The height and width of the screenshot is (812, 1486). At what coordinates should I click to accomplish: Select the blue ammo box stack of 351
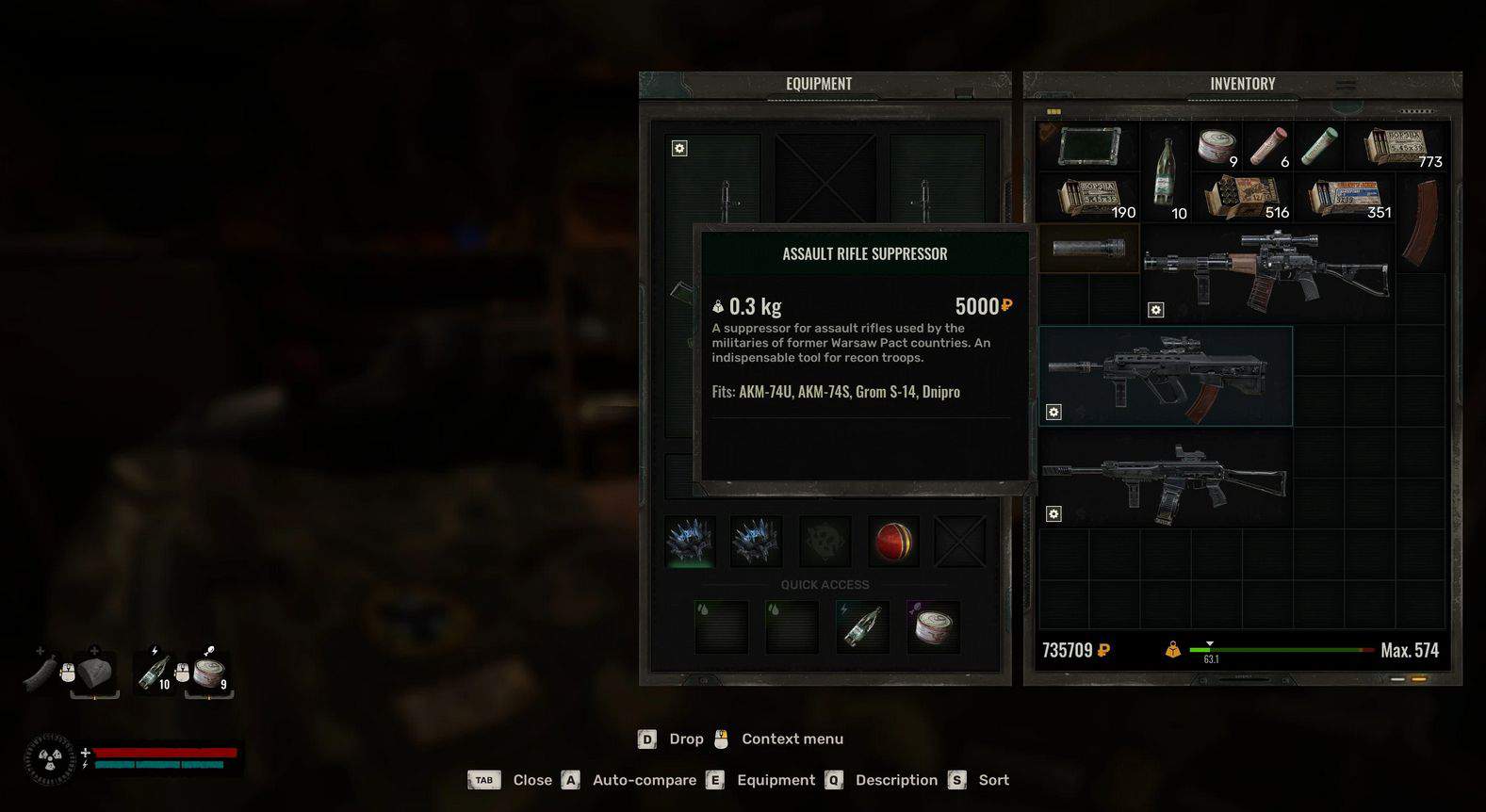tap(1348, 198)
